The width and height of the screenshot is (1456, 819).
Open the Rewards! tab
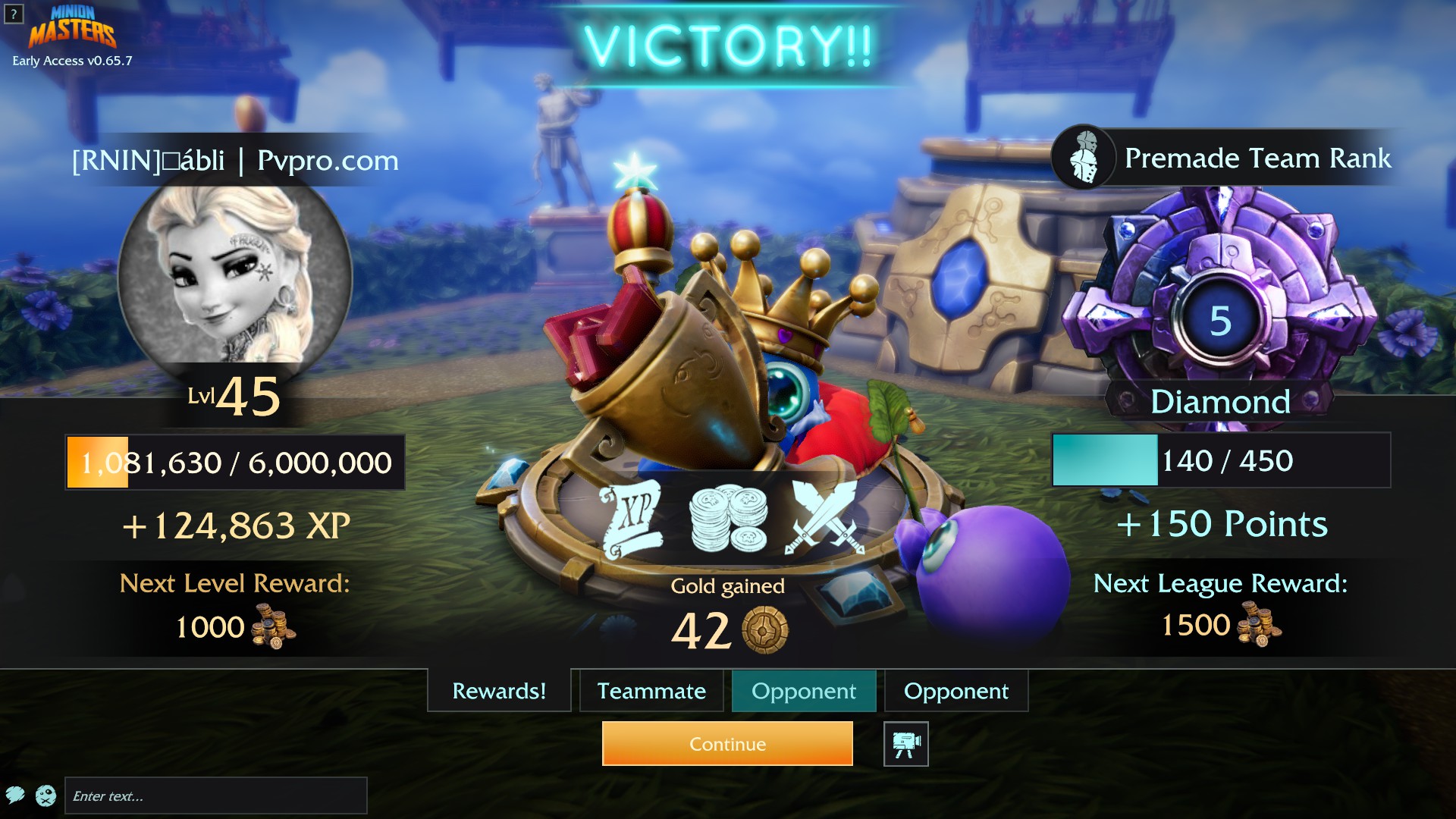498,691
